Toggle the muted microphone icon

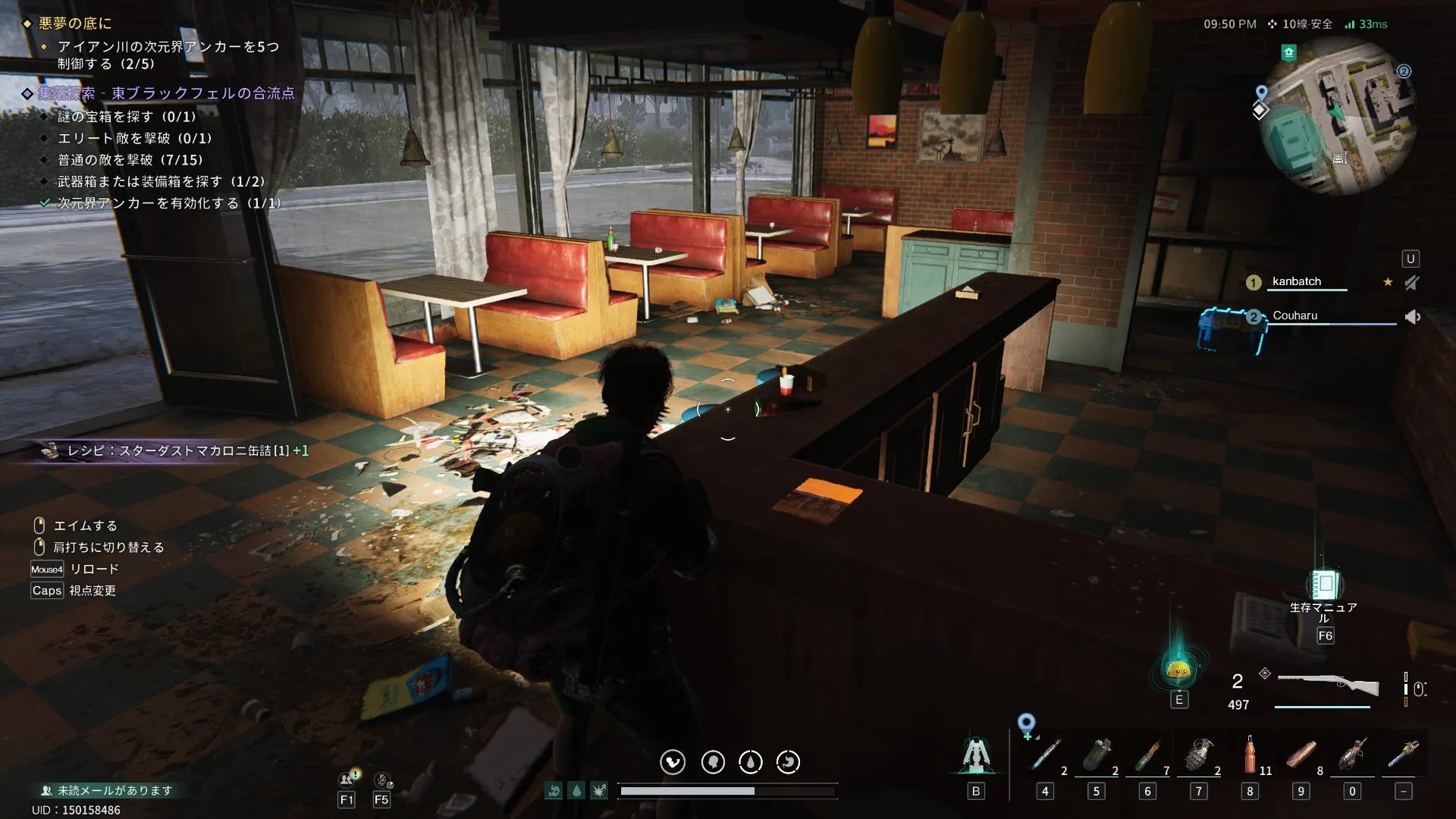click(x=382, y=780)
